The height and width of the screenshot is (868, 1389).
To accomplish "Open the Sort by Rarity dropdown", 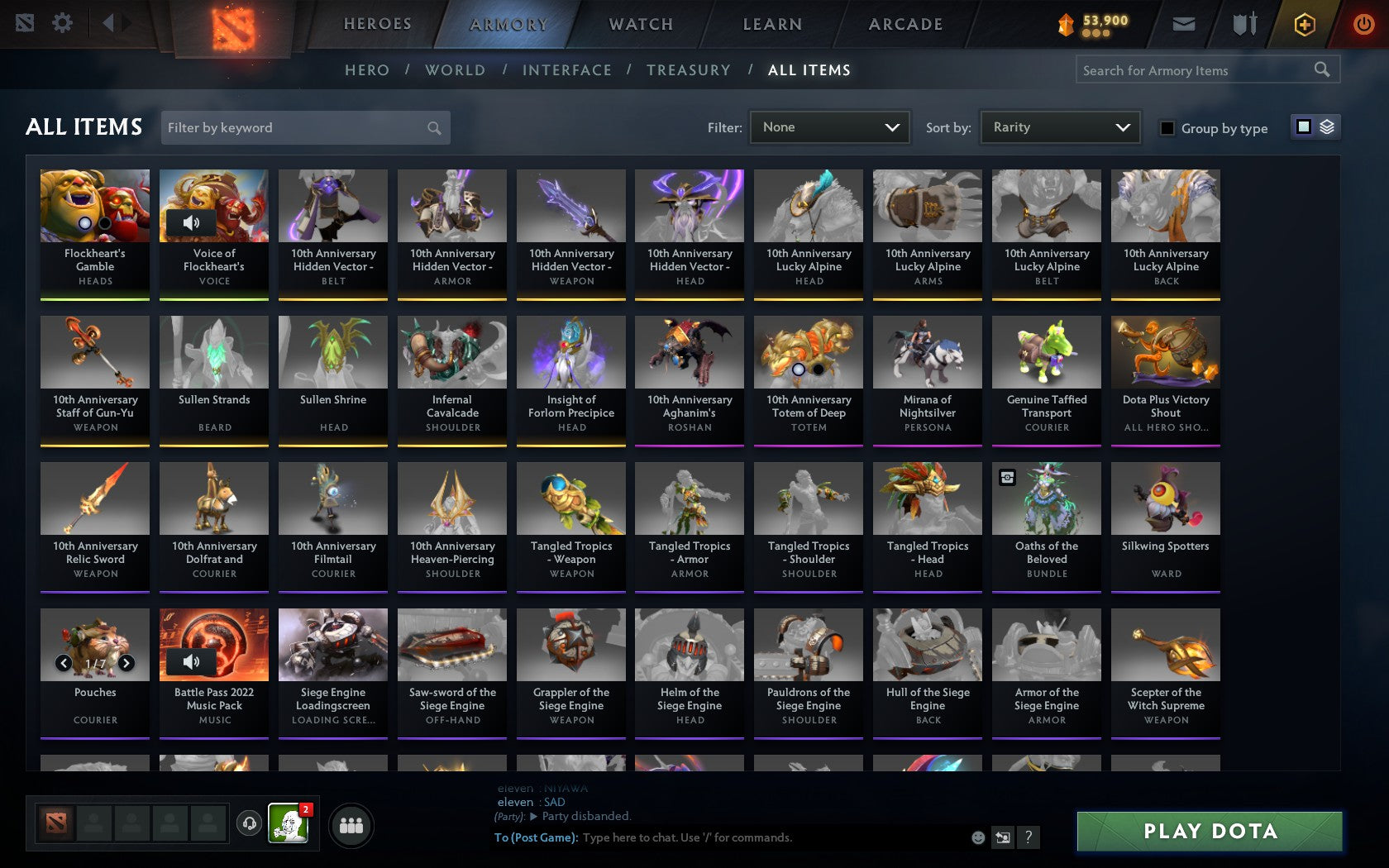I will pos(1059,127).
